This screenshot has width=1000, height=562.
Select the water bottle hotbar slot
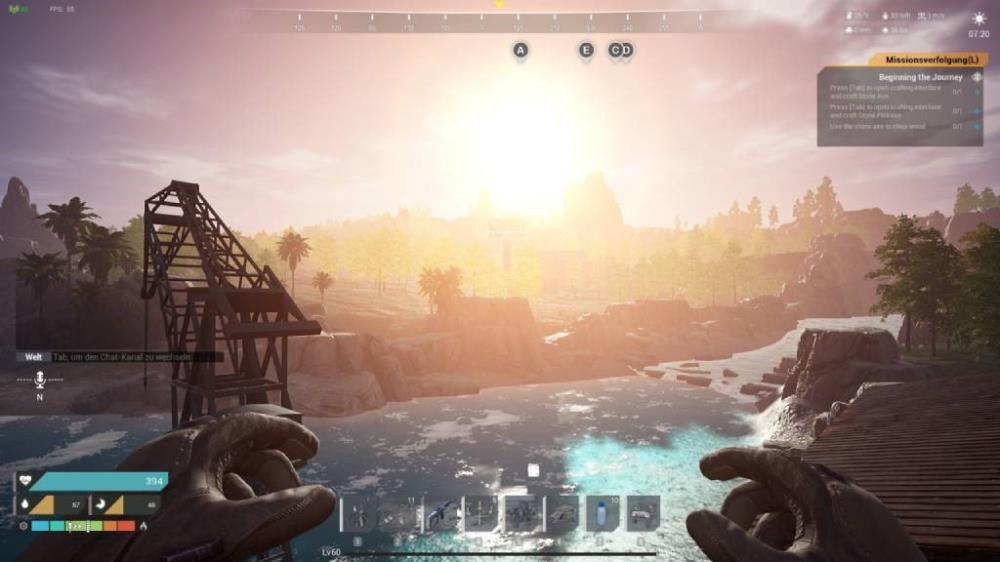point(602,514)
